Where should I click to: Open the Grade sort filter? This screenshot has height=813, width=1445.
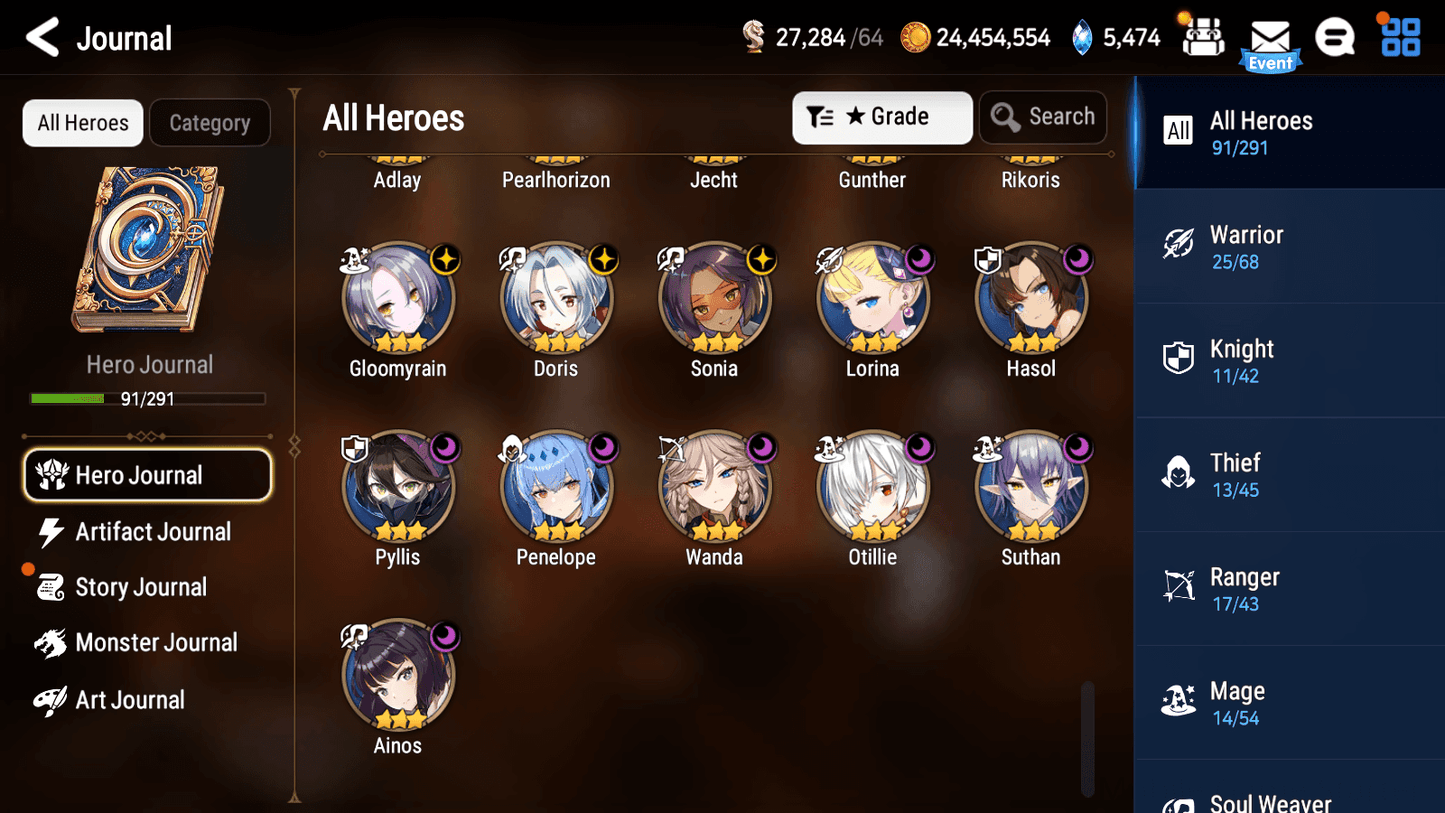coord(882,117)
